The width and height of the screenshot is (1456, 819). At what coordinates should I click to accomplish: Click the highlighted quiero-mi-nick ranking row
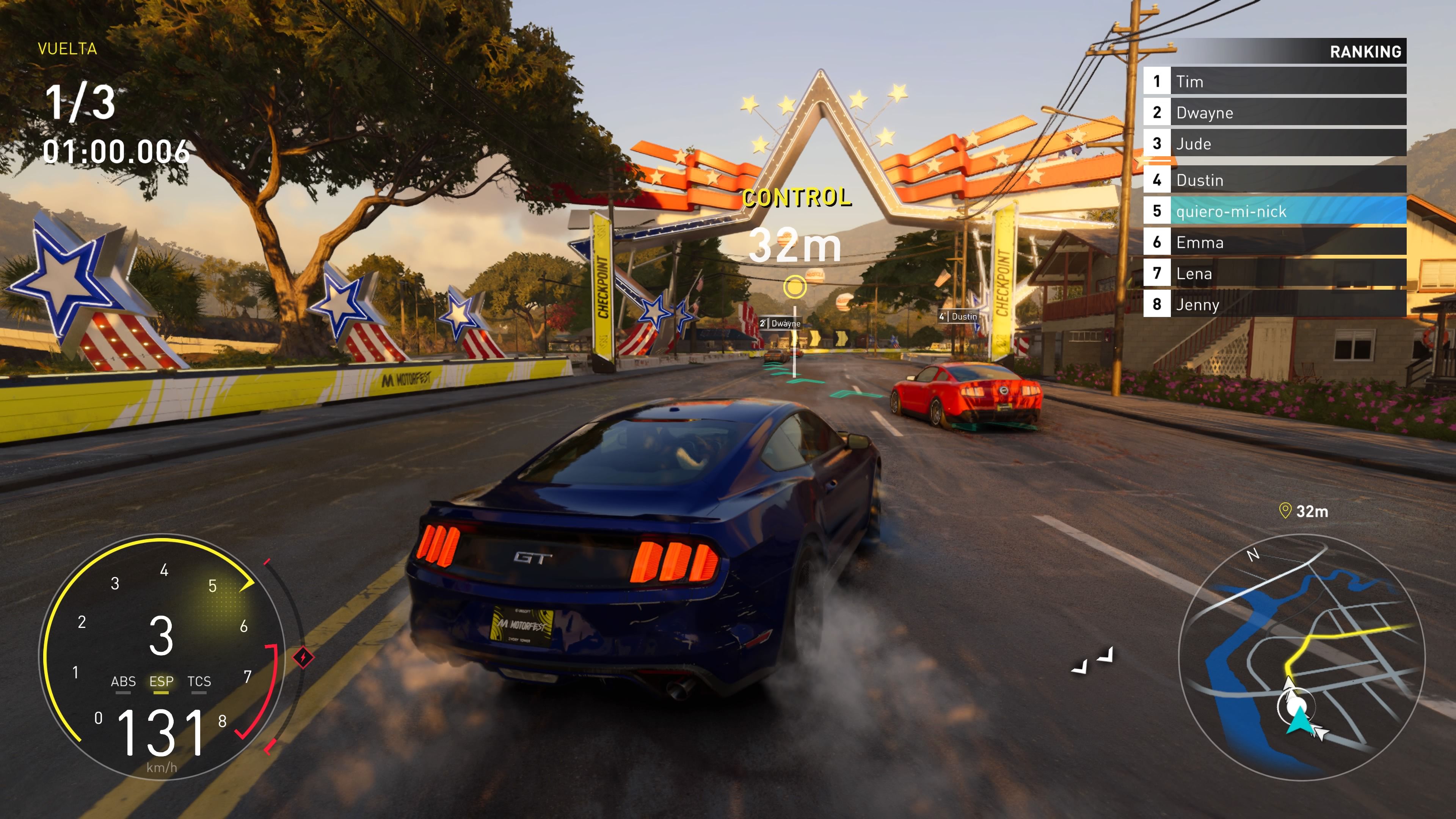click(1274, 212)
